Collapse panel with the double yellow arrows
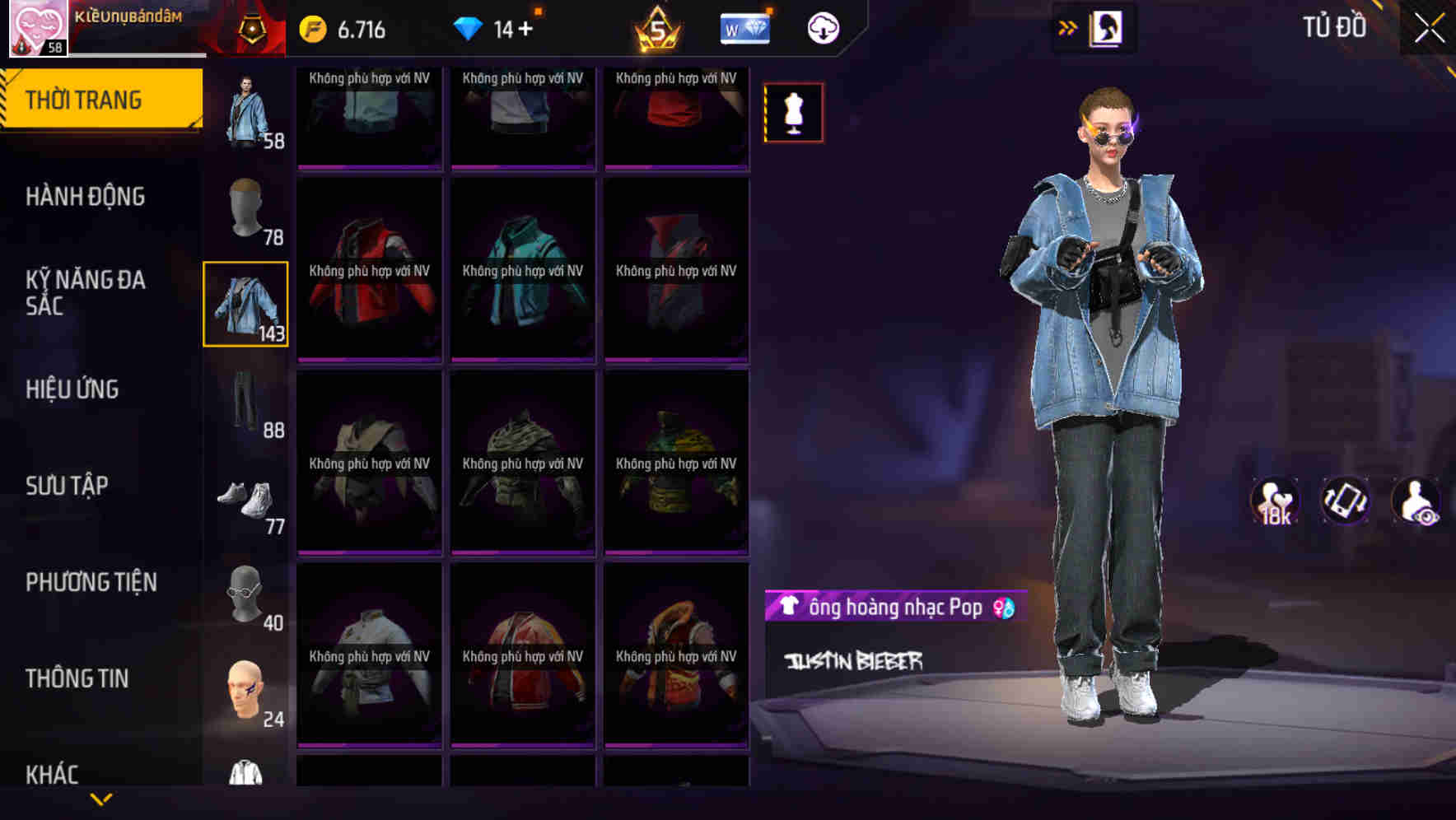This screenshot has height=820, width=1456. point(1068,26)
